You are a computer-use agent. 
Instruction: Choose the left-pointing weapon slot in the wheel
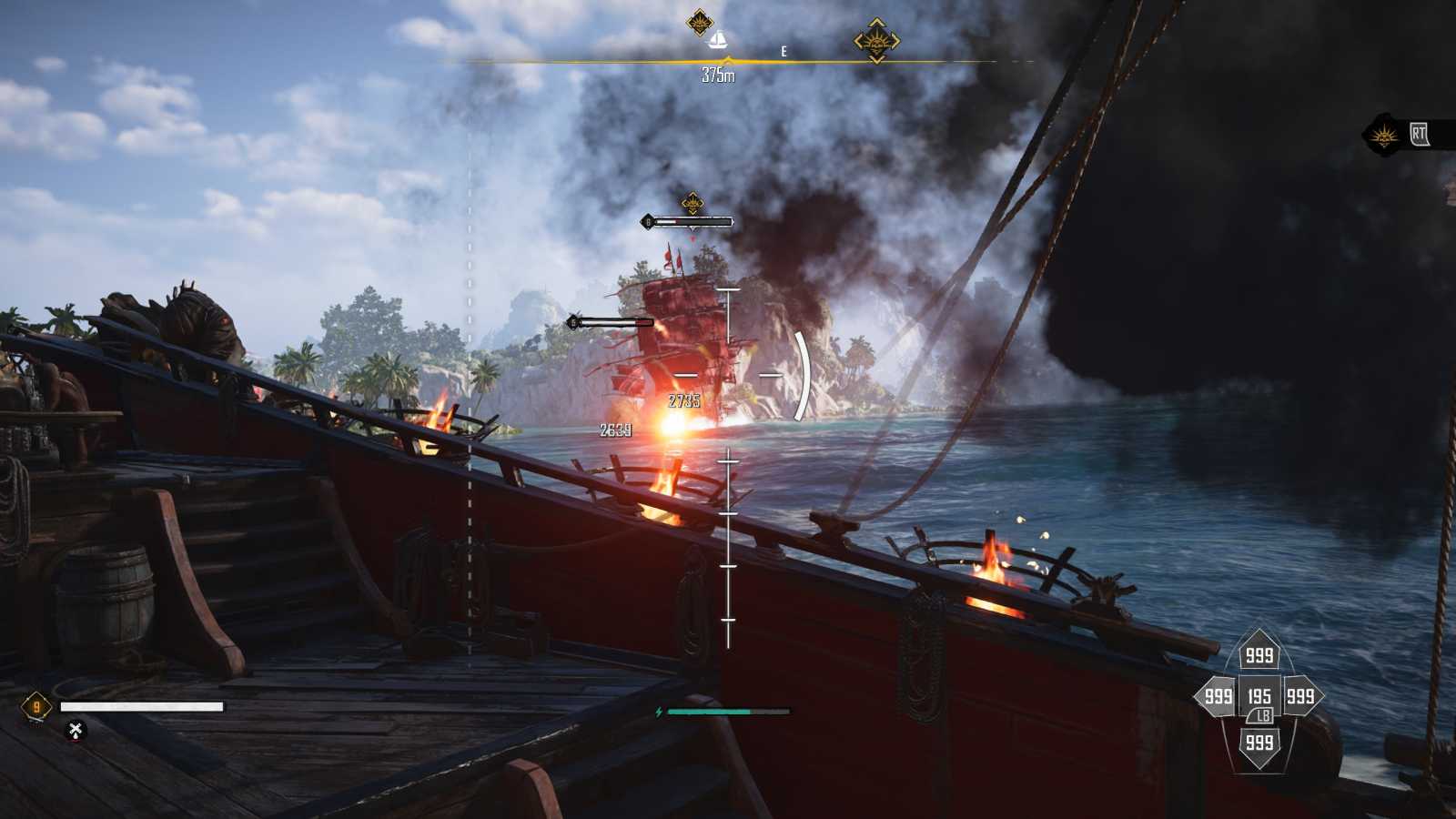[1218, 697]
